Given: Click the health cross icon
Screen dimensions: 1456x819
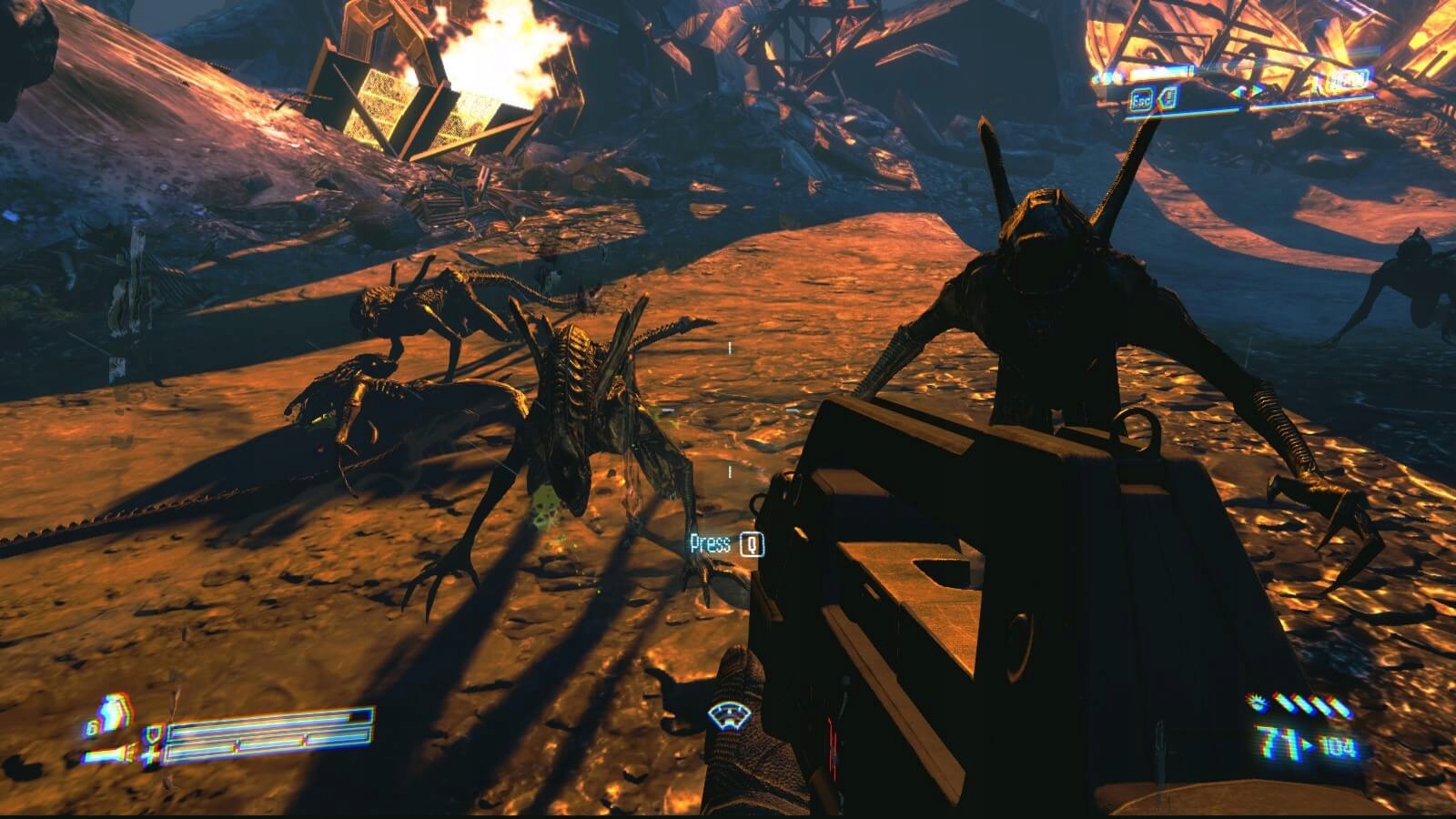Looking at the screenshot, I should pos(150,754).
